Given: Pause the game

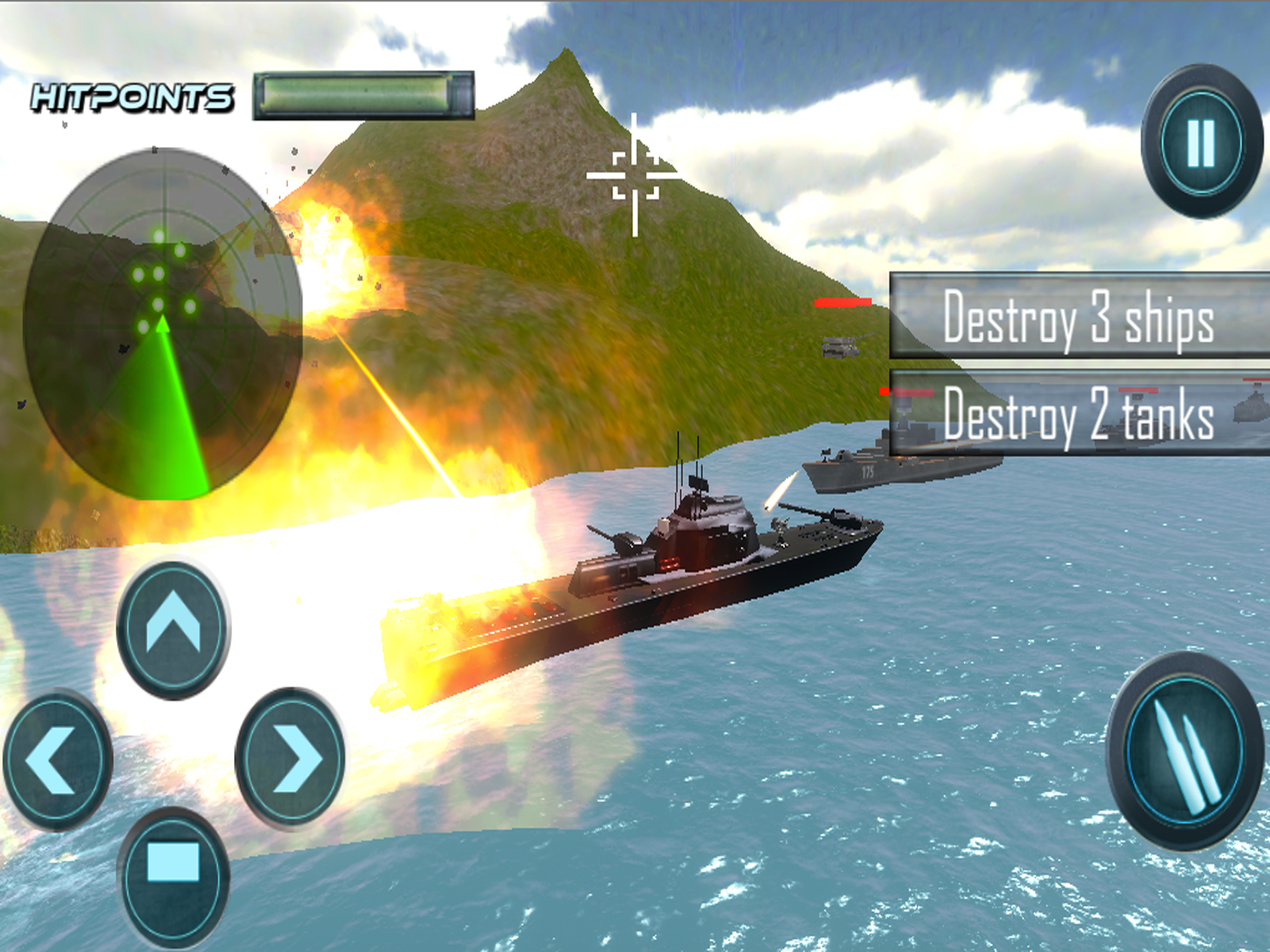Looking at the screenshot, I should click(1201, 142).
